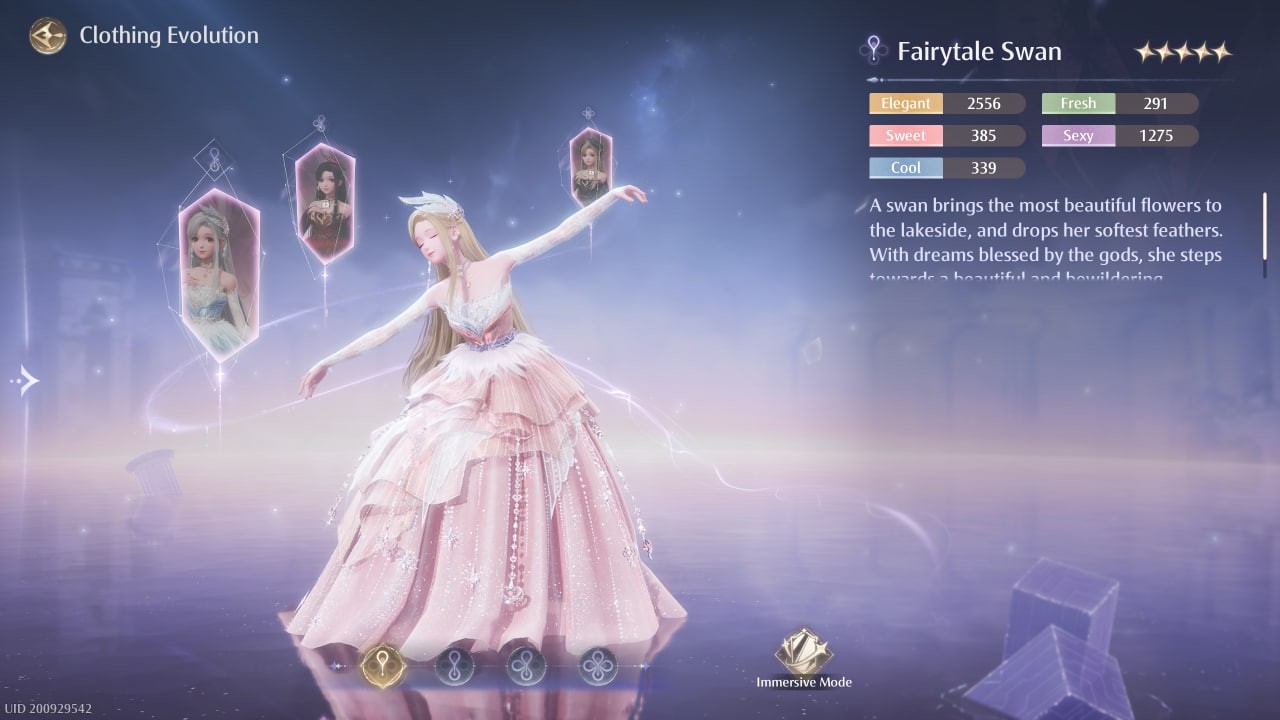
Task: Click the Sweet pink stat bar
Action: pos(905,135)
